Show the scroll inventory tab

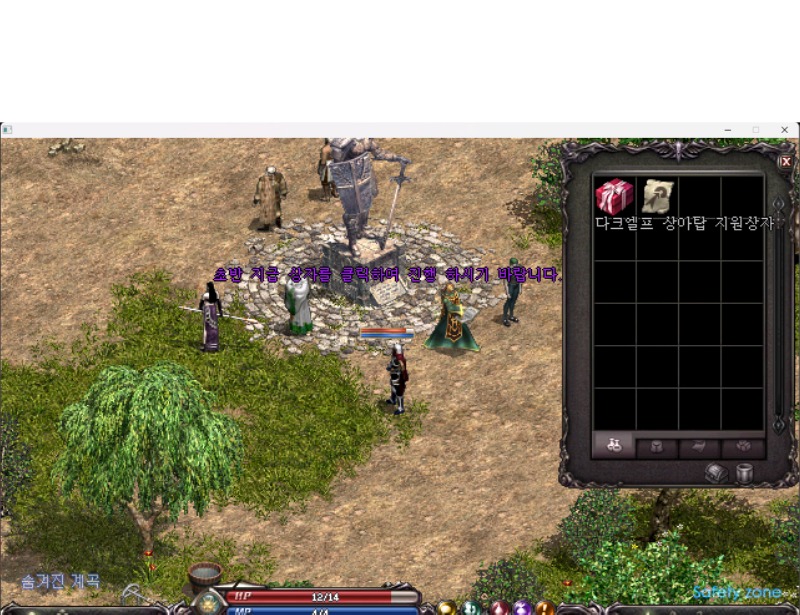click(x=699, y=447)
